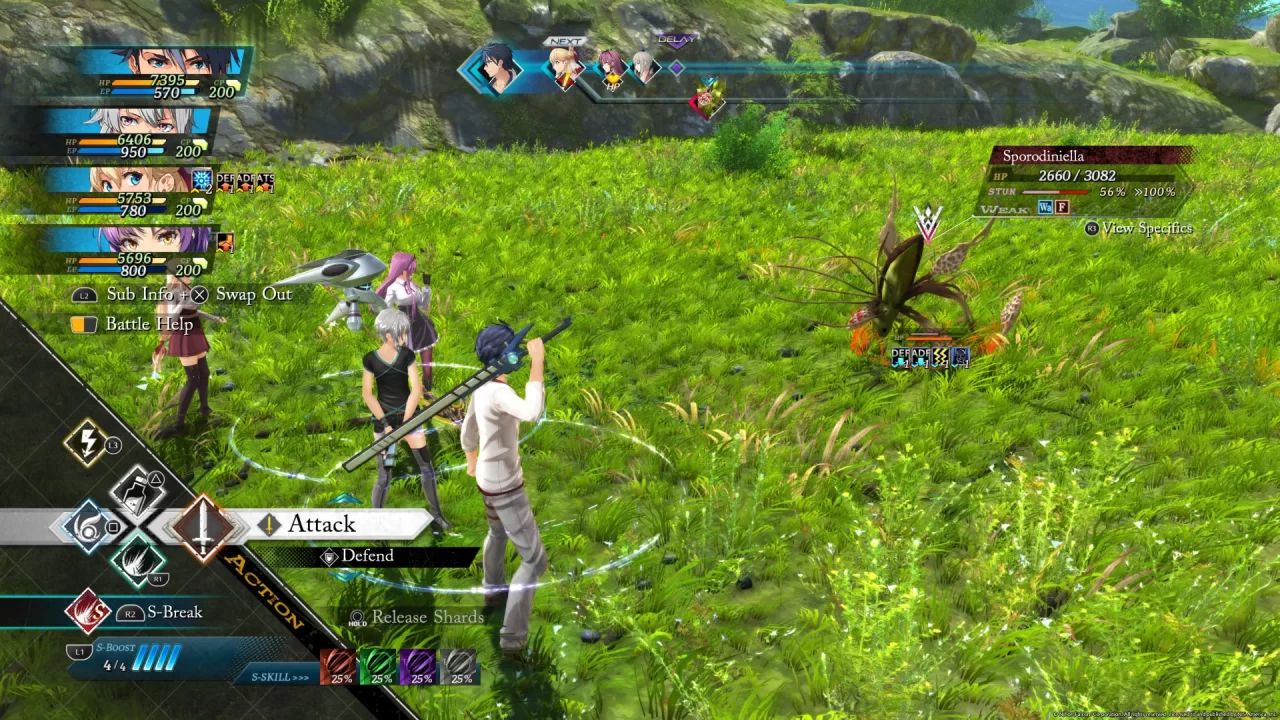This screenshot has height=720, width=1280.
Task: Click the enemy STUN gauge bar
Action: coord(1055,191)
